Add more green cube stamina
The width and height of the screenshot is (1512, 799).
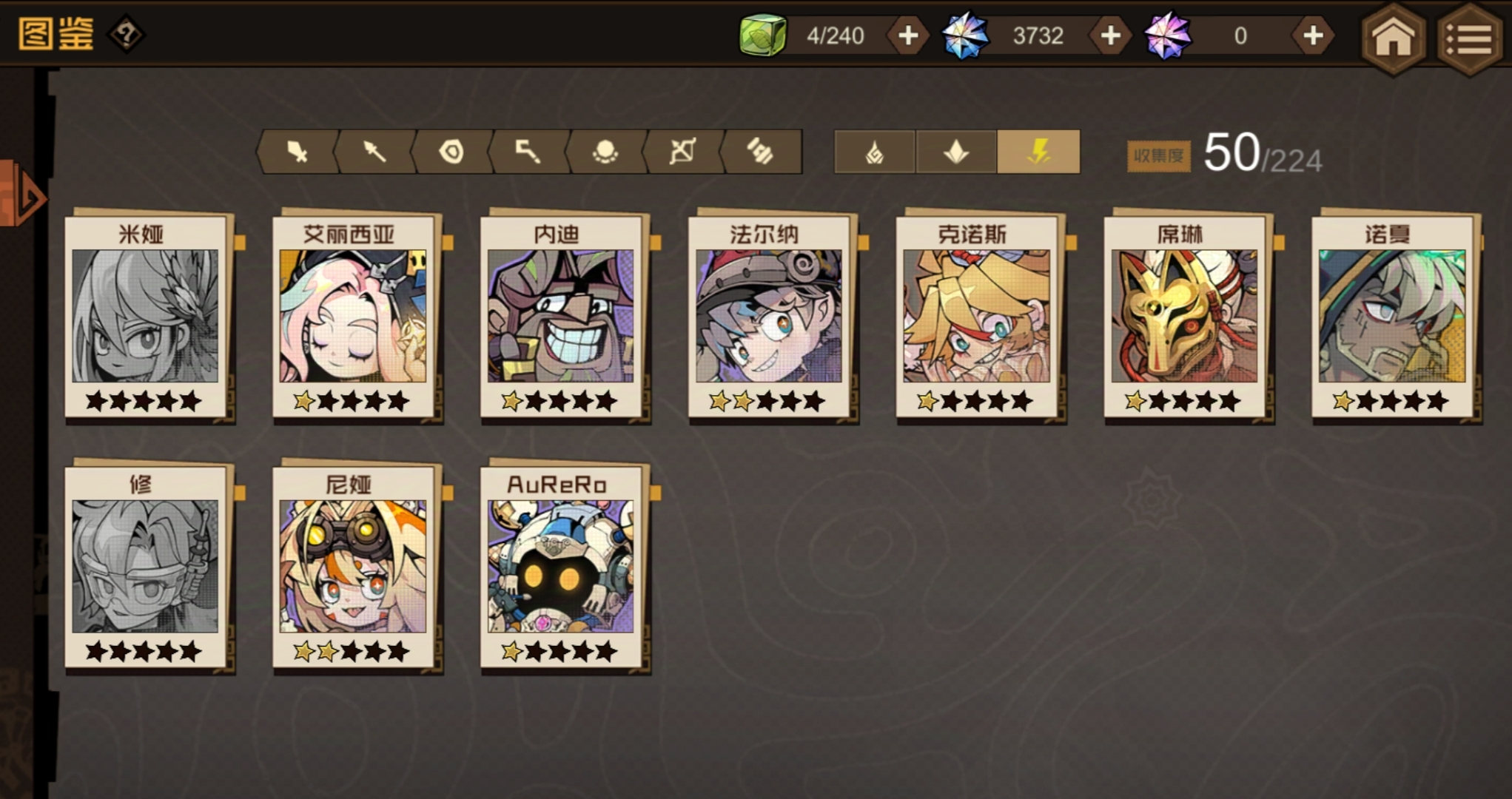coord(908,36)
